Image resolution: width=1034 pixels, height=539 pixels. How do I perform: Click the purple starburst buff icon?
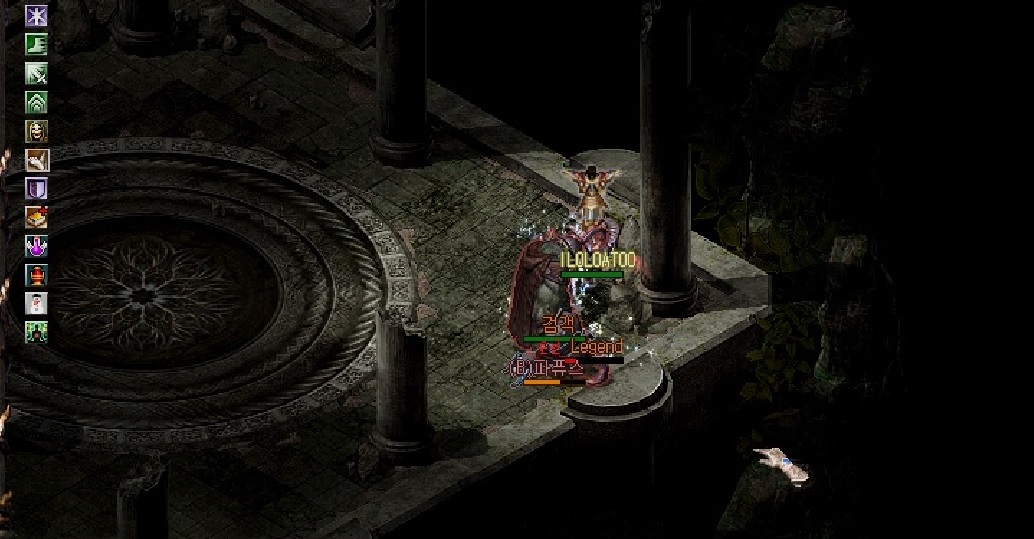point(37,16)
